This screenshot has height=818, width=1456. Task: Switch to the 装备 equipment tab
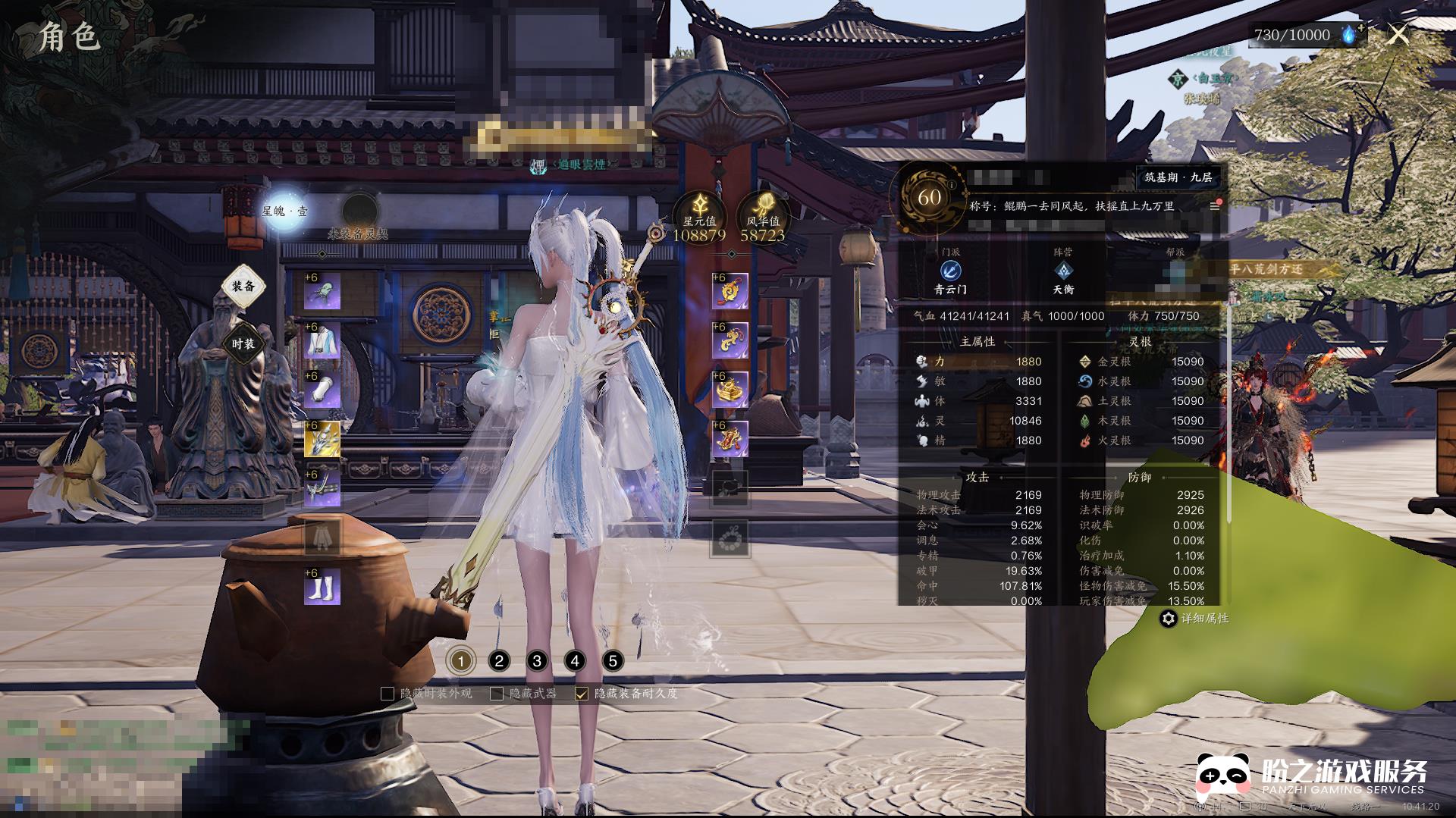tap(243, 287)
